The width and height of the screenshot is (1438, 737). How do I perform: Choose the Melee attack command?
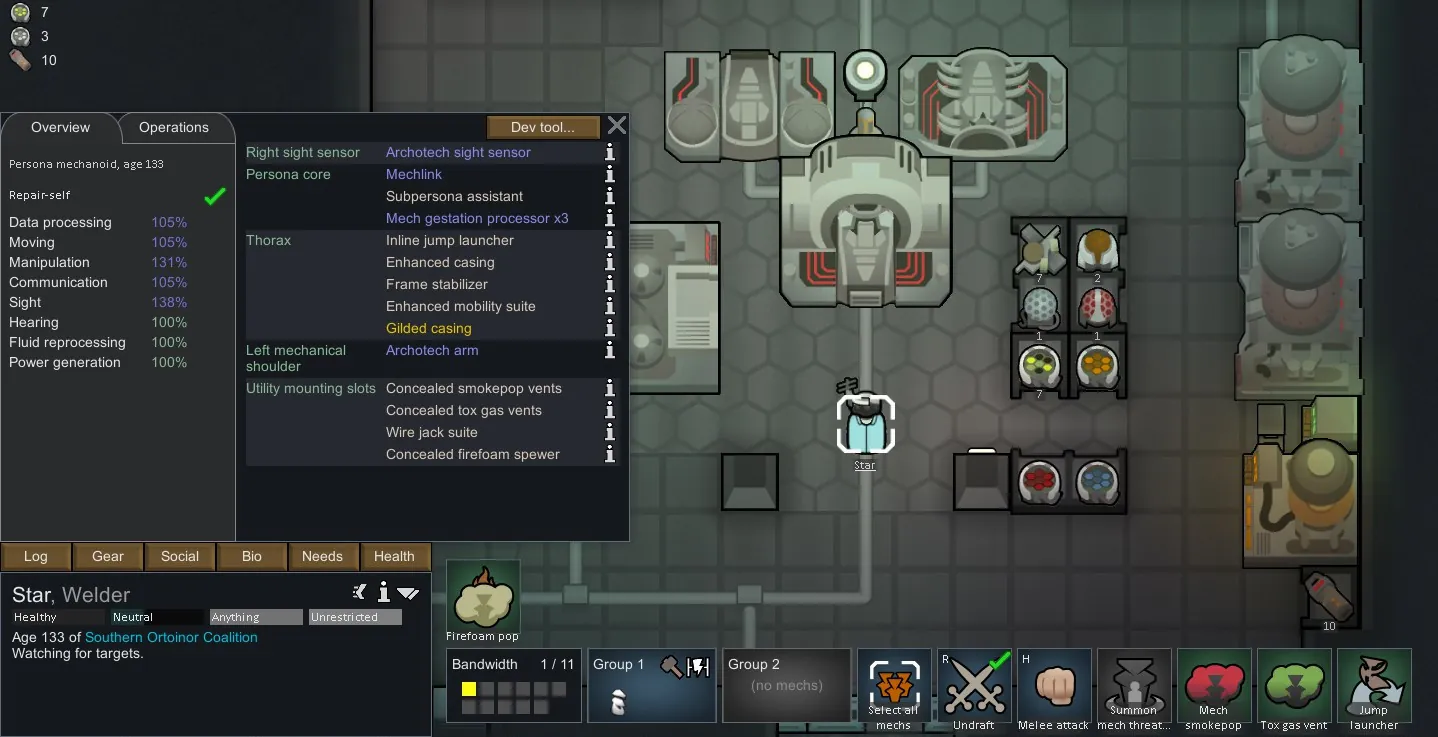coord(1054,689)
